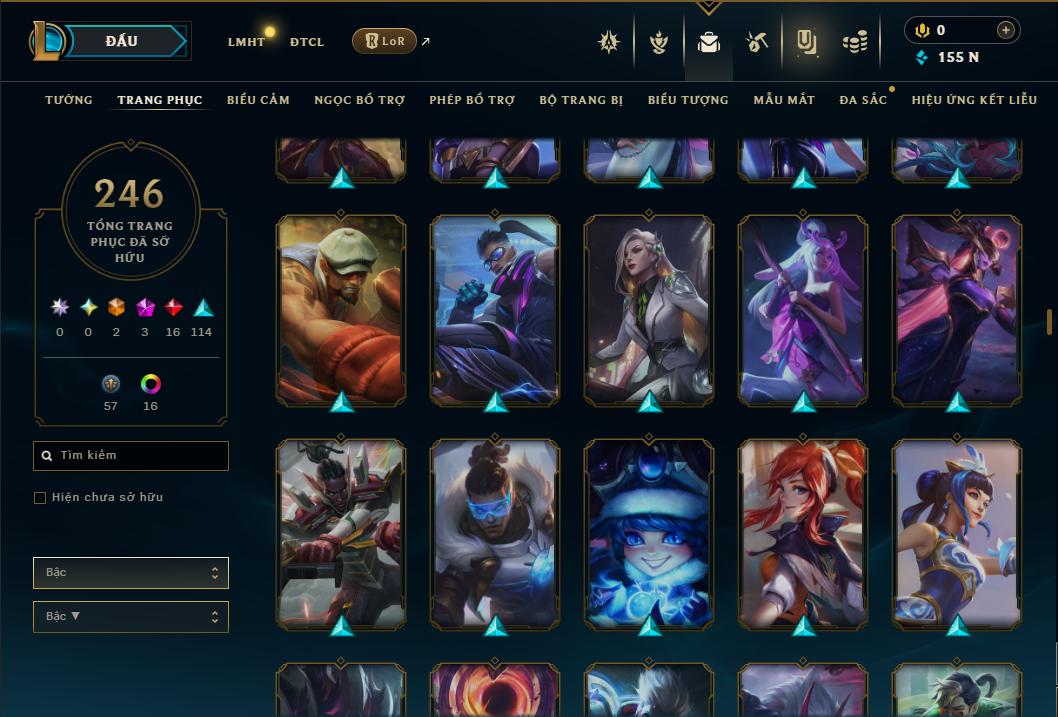Choose the blue winter hat yordle skin
1058x717 pixels.
(x=649, y=535)
